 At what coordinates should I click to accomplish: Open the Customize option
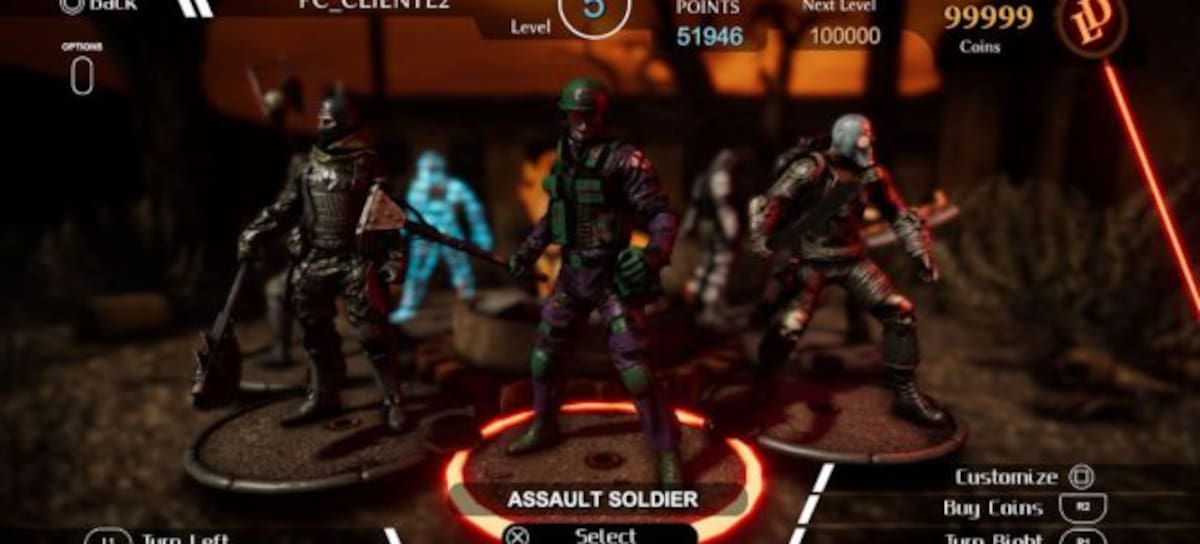1006,477
